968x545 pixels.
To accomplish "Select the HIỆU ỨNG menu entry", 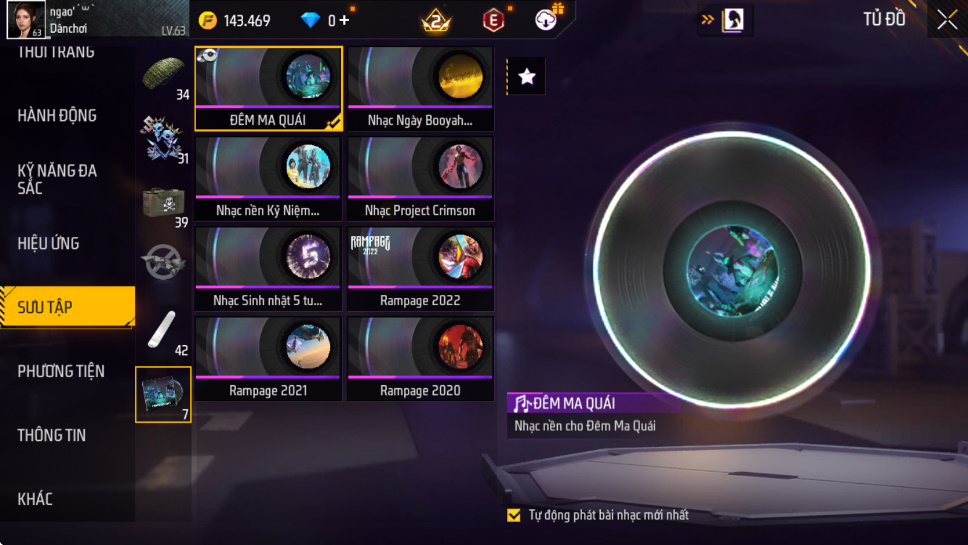I will pos(48,243).
